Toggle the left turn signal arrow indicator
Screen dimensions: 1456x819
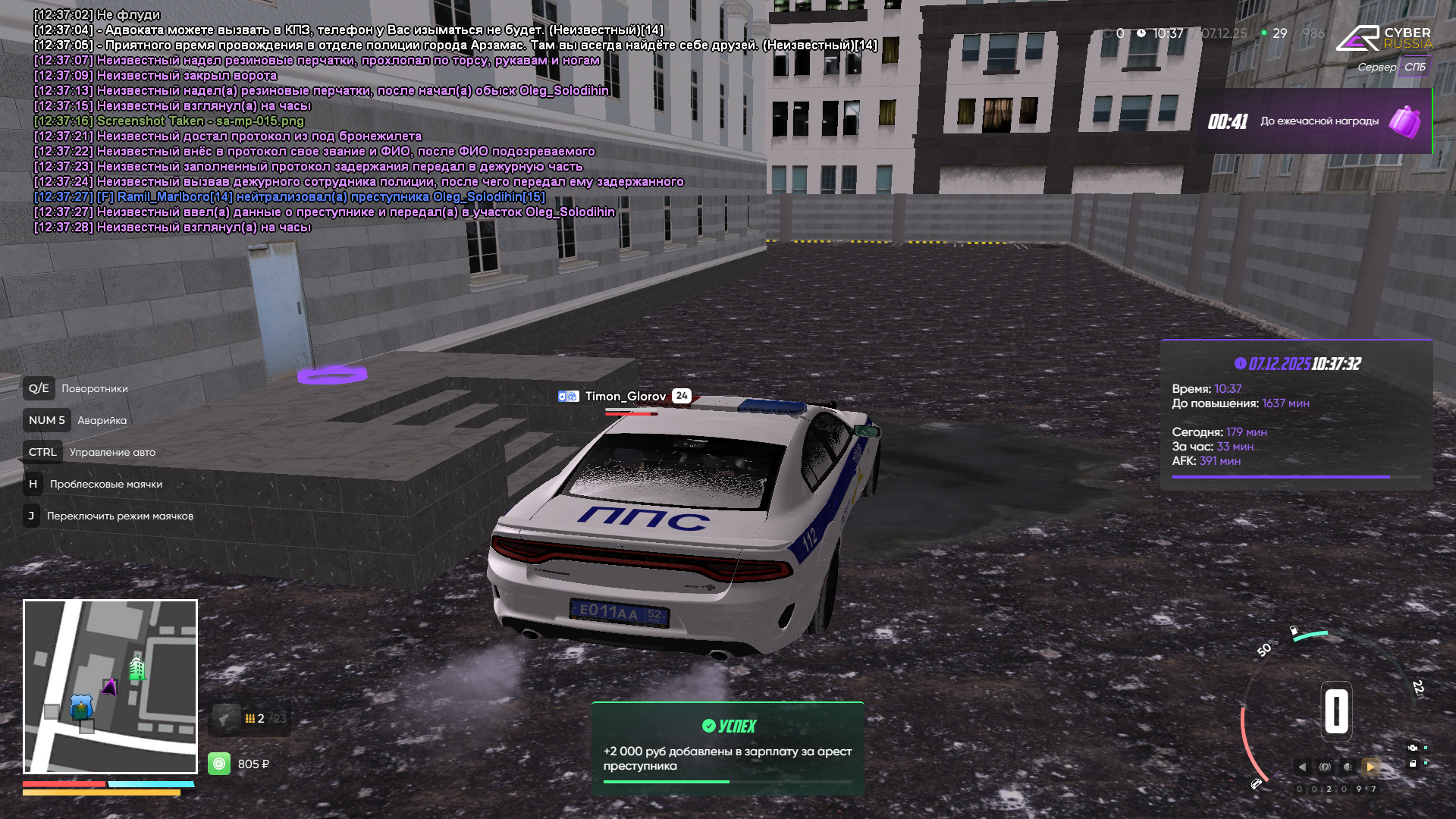pos(1302,767)
